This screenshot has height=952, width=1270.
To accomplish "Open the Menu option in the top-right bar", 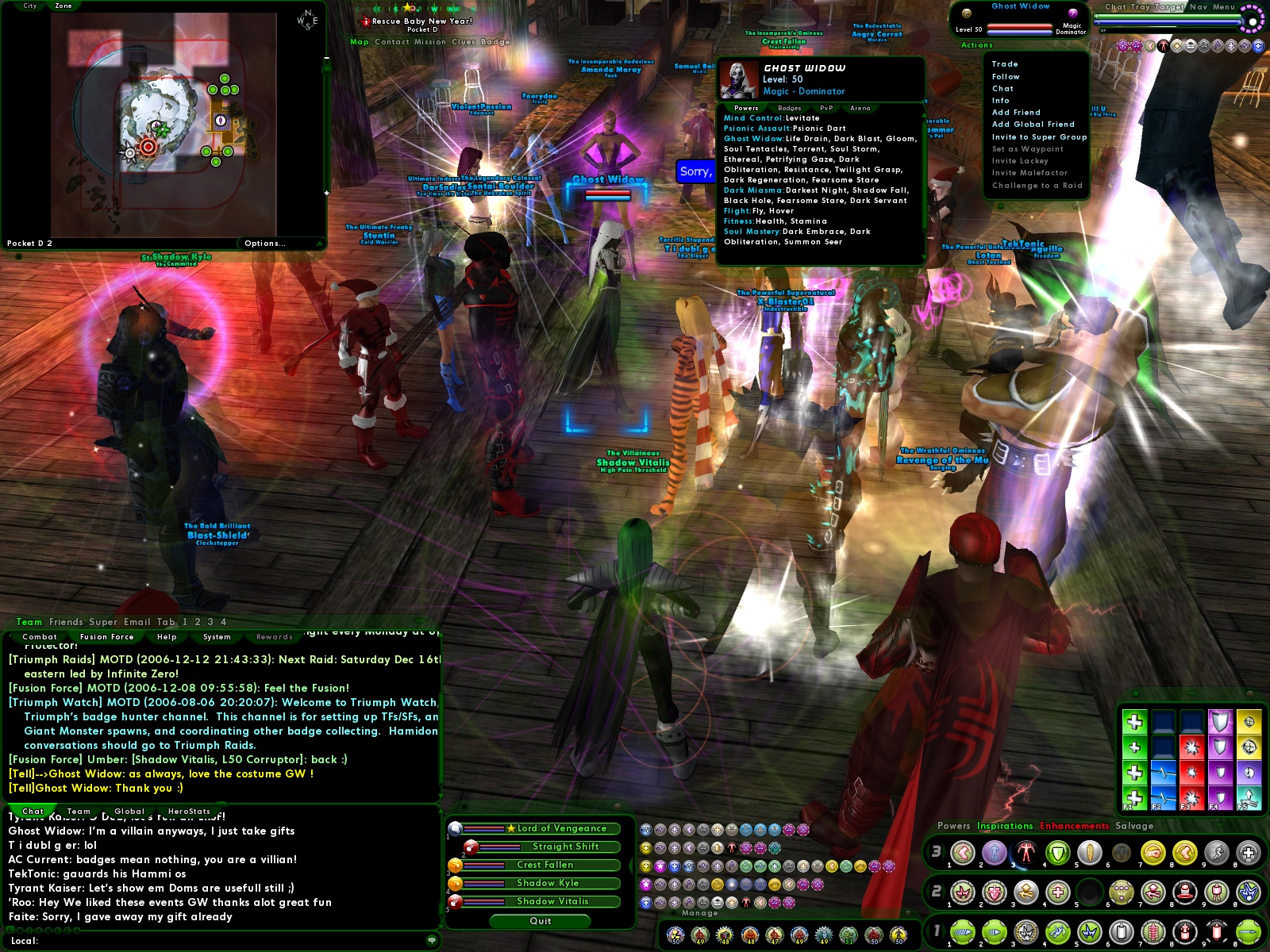I will pos(1223,6).
